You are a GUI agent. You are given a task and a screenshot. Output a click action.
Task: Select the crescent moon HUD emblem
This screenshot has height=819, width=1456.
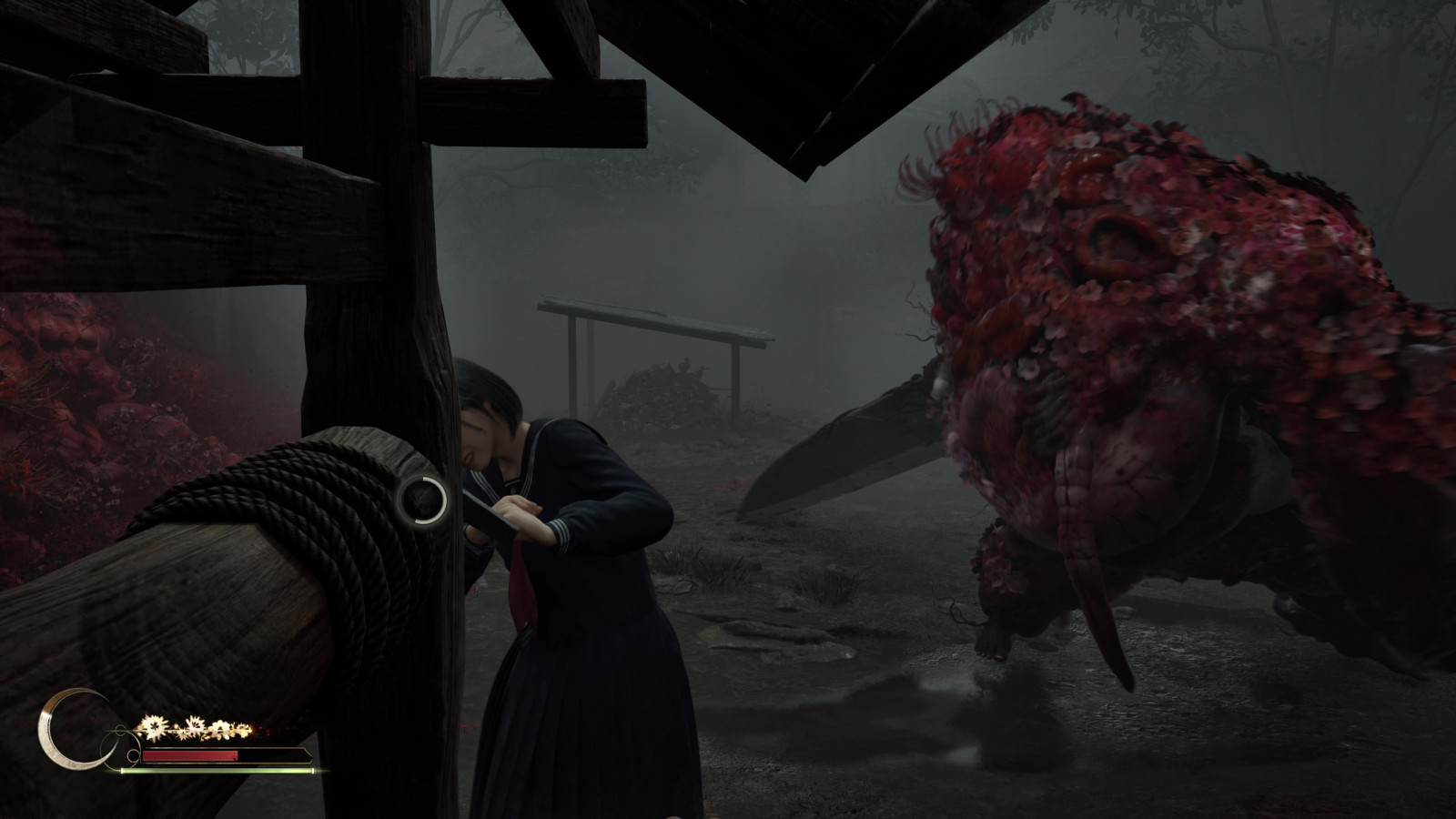(x=66, y=731)
